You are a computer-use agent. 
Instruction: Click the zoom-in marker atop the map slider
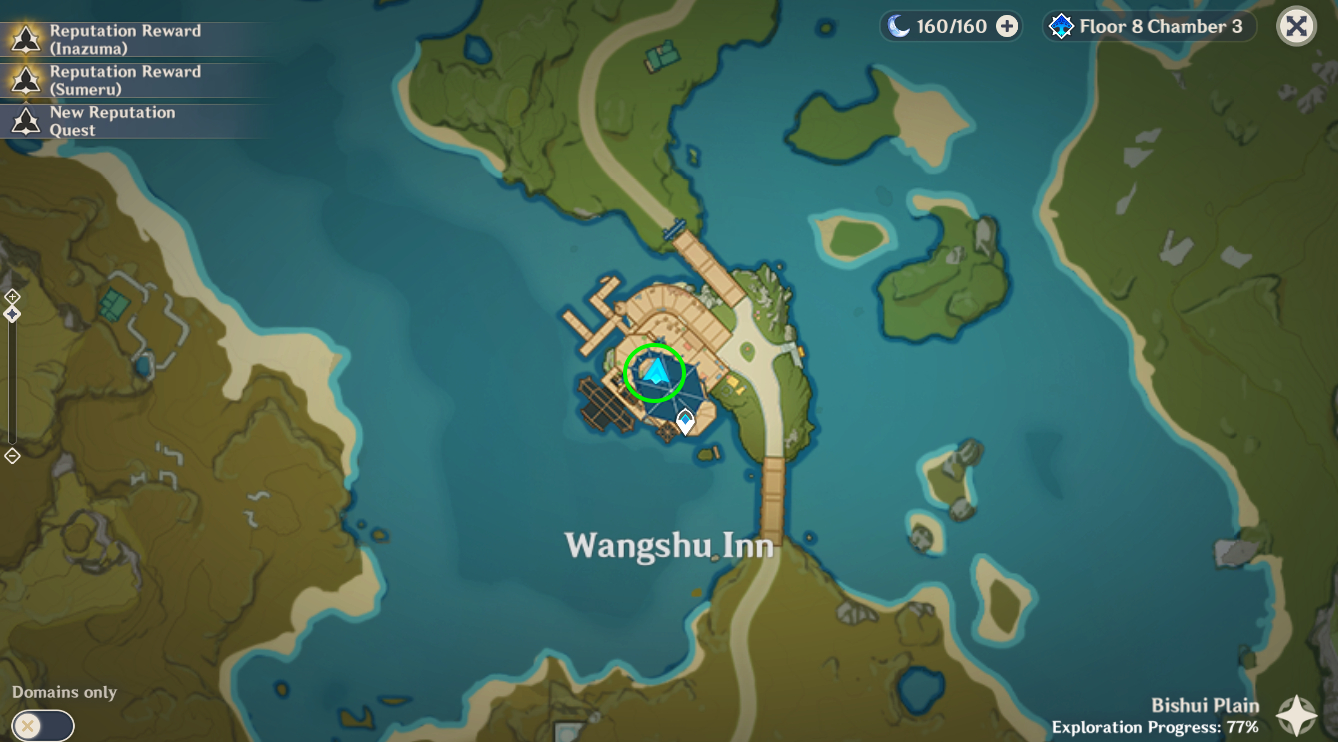pyautogui.click(x=12, y=295)
